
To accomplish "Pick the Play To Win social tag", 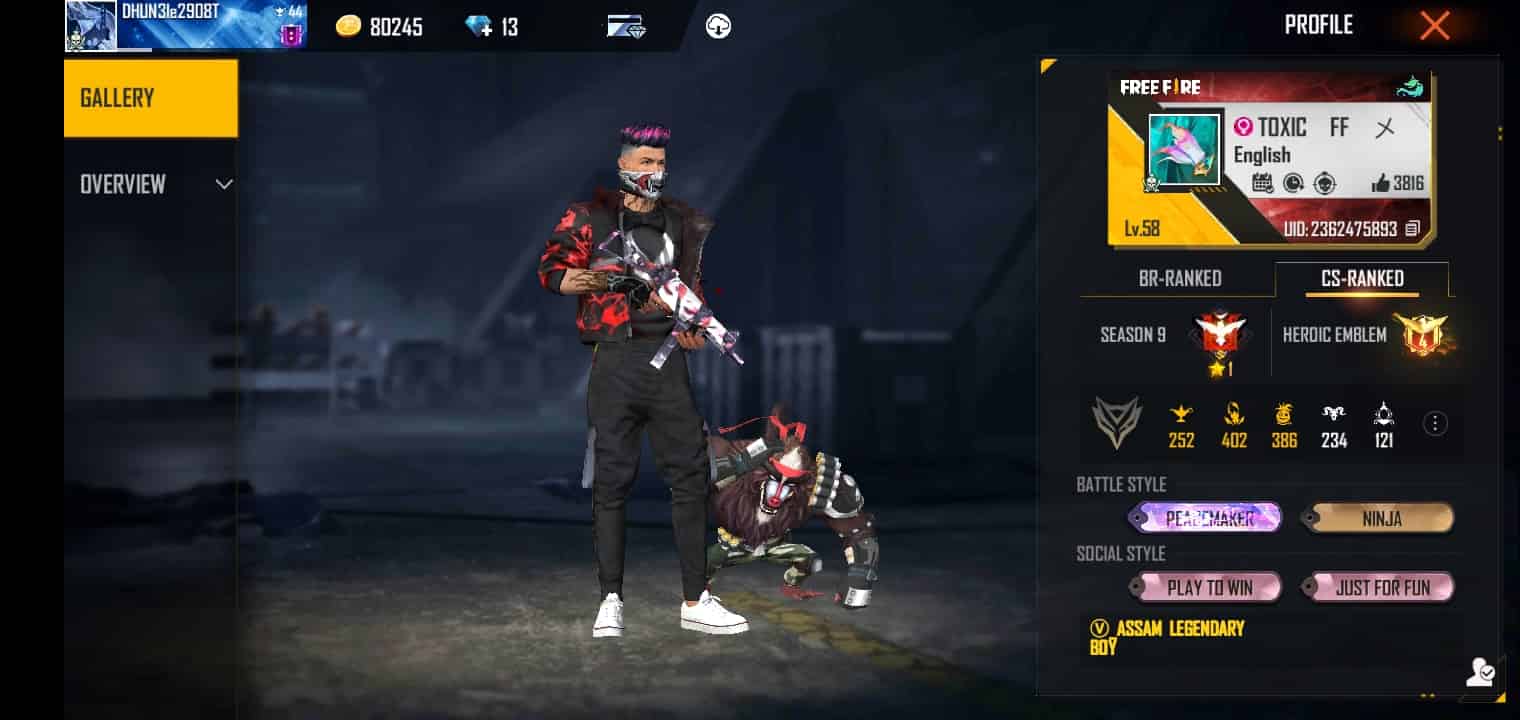I will click(x=1208, y=587).
